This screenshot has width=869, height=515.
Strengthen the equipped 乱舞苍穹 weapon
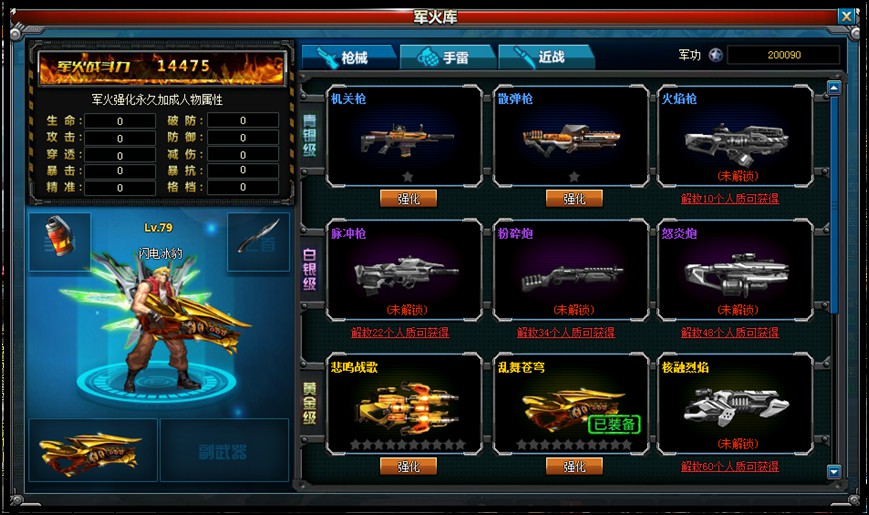coord(574,466)
